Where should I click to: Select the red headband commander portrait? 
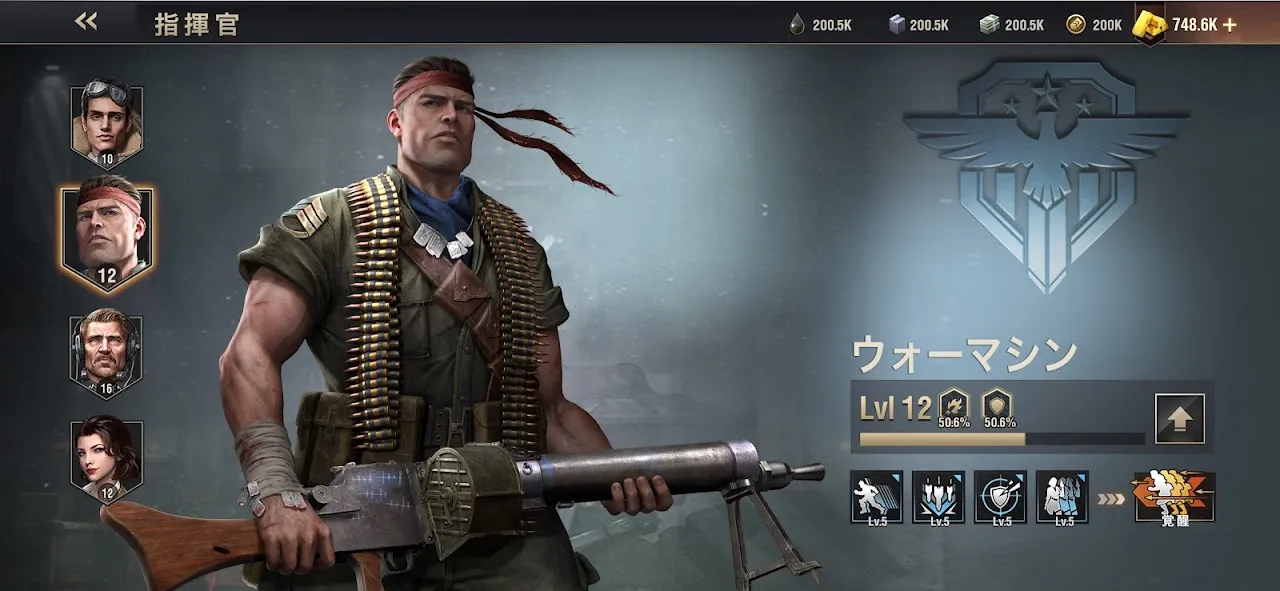[107, 236]
